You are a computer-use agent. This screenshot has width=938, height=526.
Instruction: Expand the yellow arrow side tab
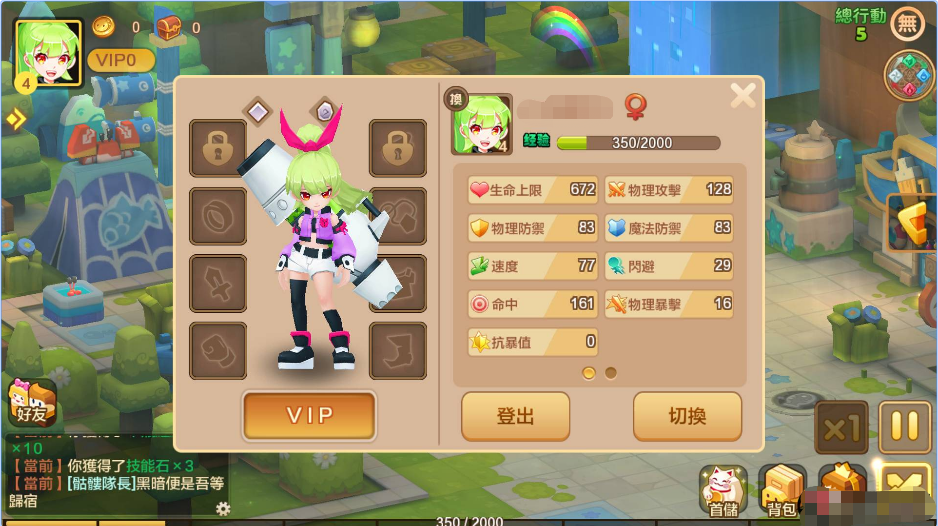(15, 120)
